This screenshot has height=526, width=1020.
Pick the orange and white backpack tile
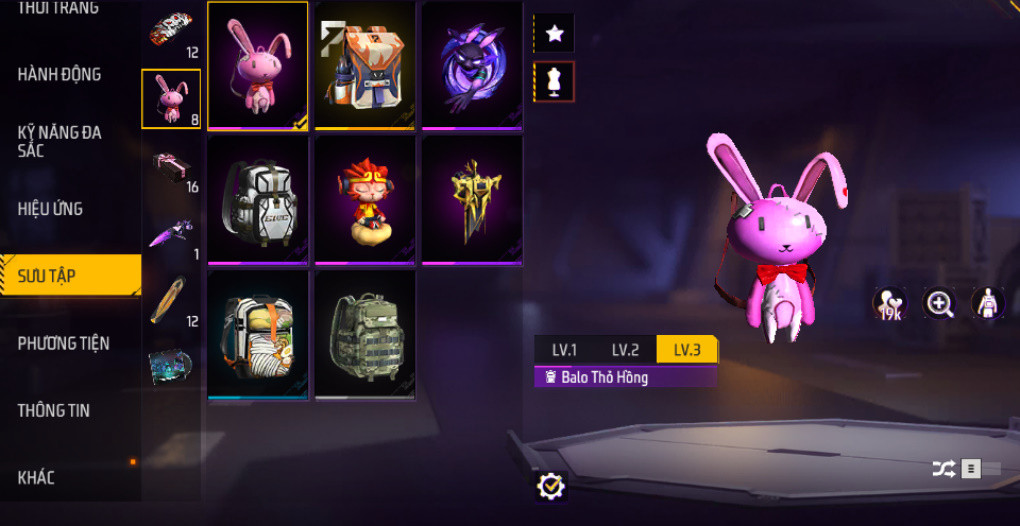coord(365,65)
